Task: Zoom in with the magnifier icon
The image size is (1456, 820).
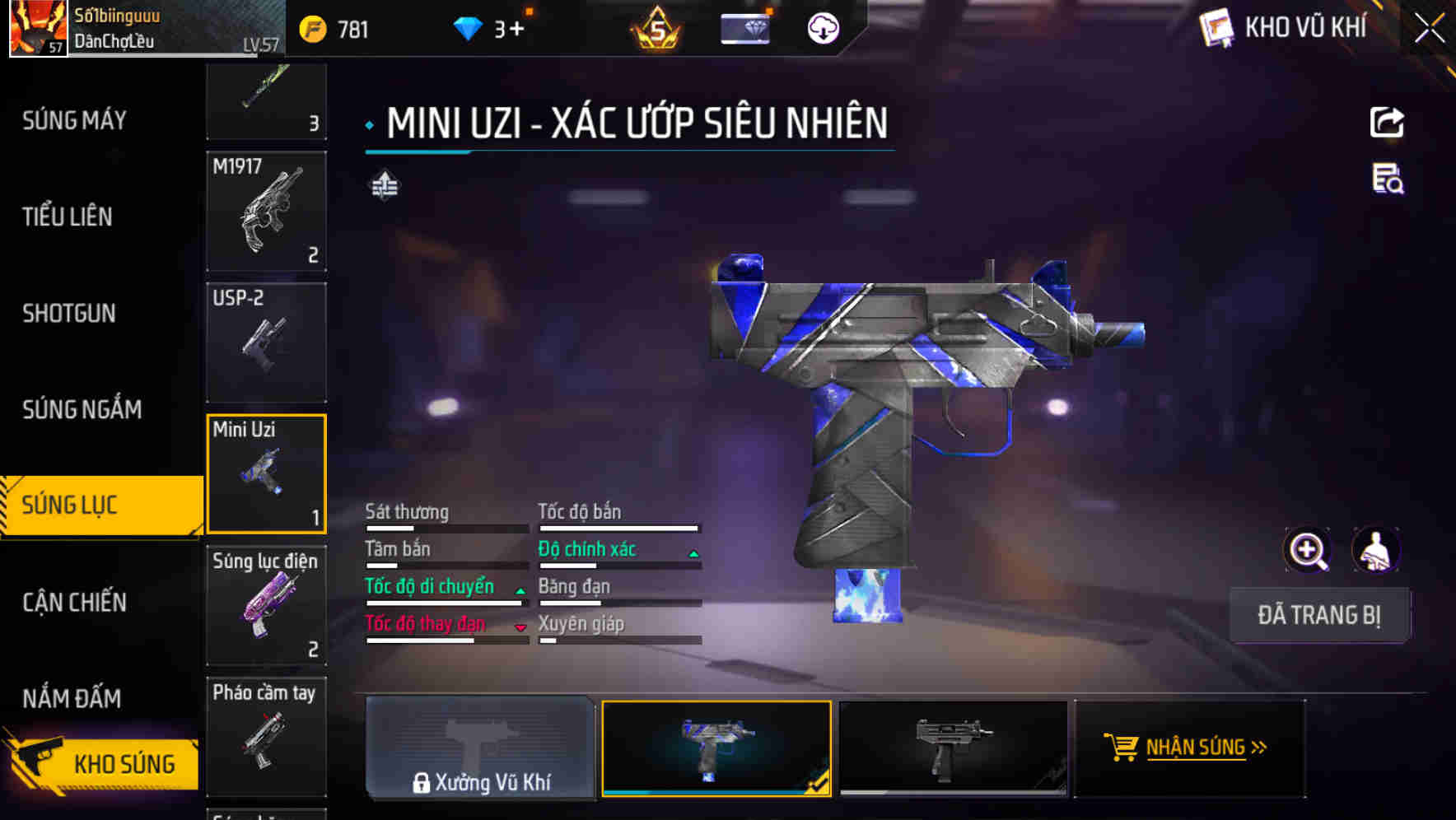Action: coord(1307,550)
